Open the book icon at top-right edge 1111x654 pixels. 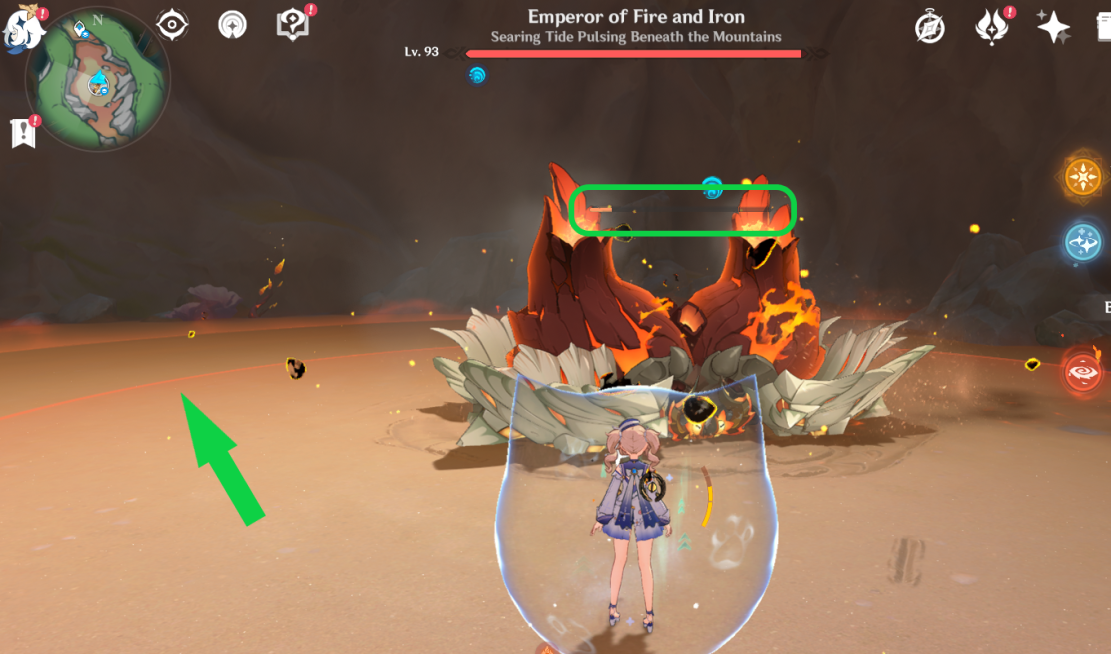(1103, 28)
